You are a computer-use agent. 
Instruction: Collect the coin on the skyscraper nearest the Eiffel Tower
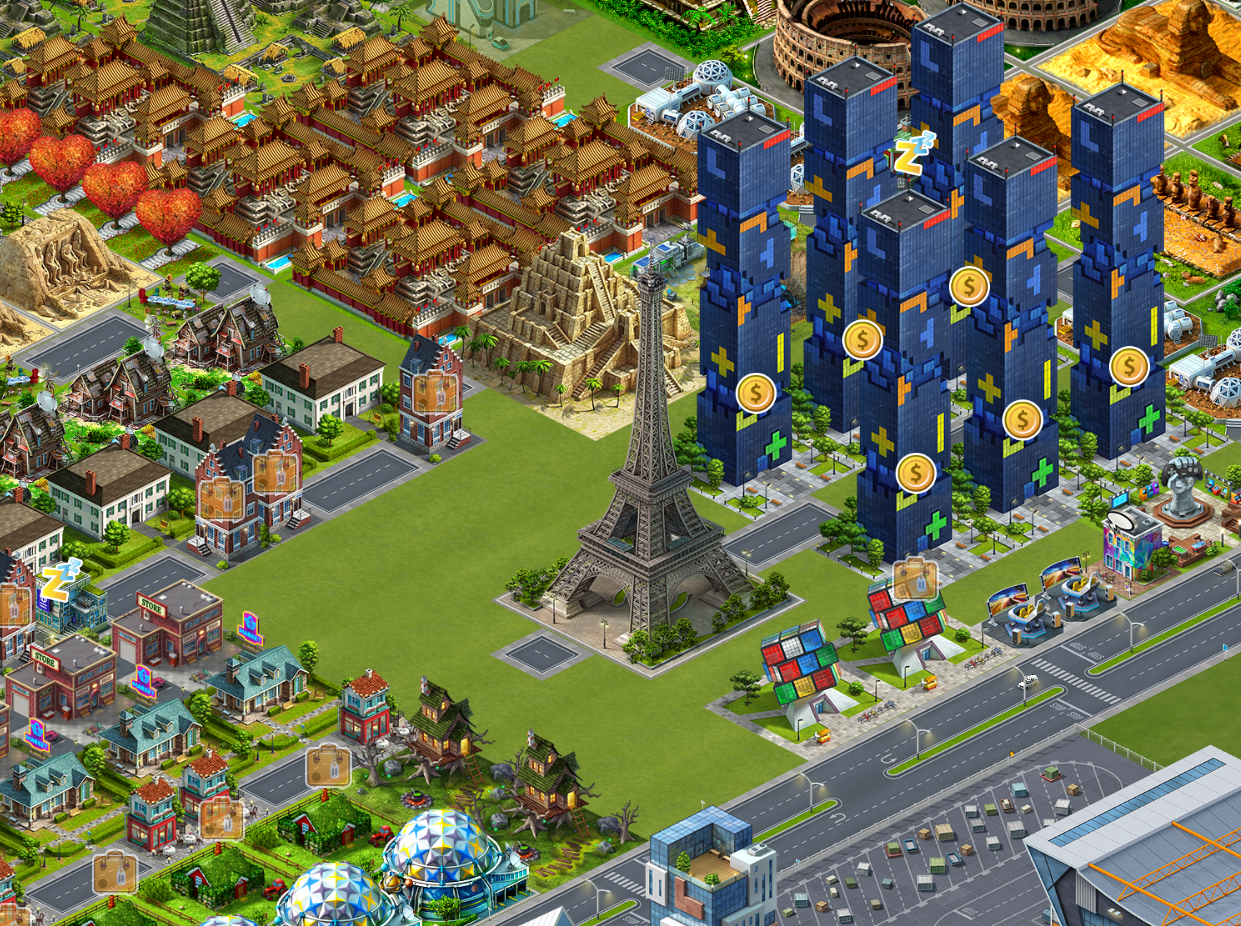[756, 392]
